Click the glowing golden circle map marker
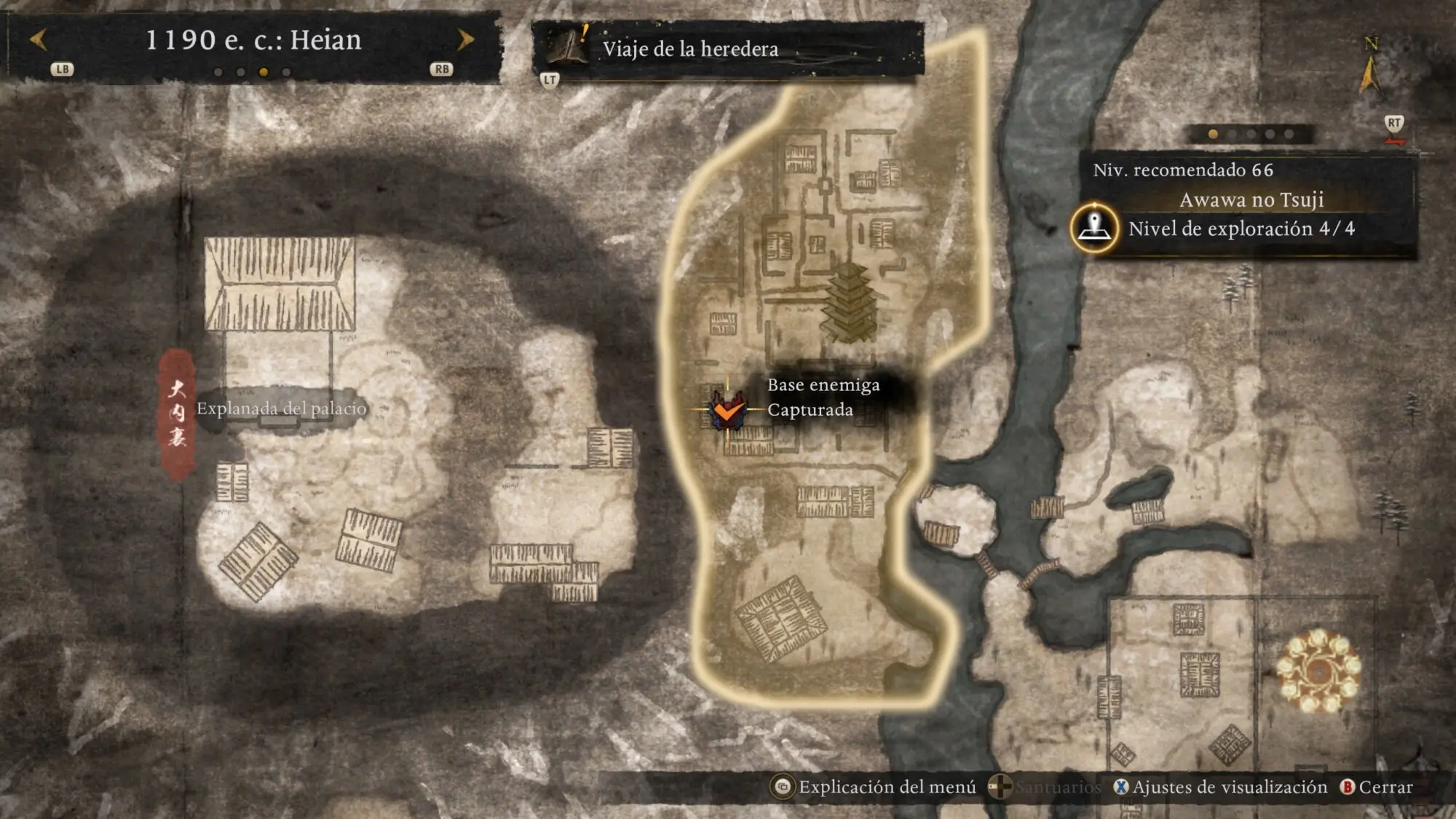The height and width of the screenshot is (819, 1456). tap(1318, 671)
